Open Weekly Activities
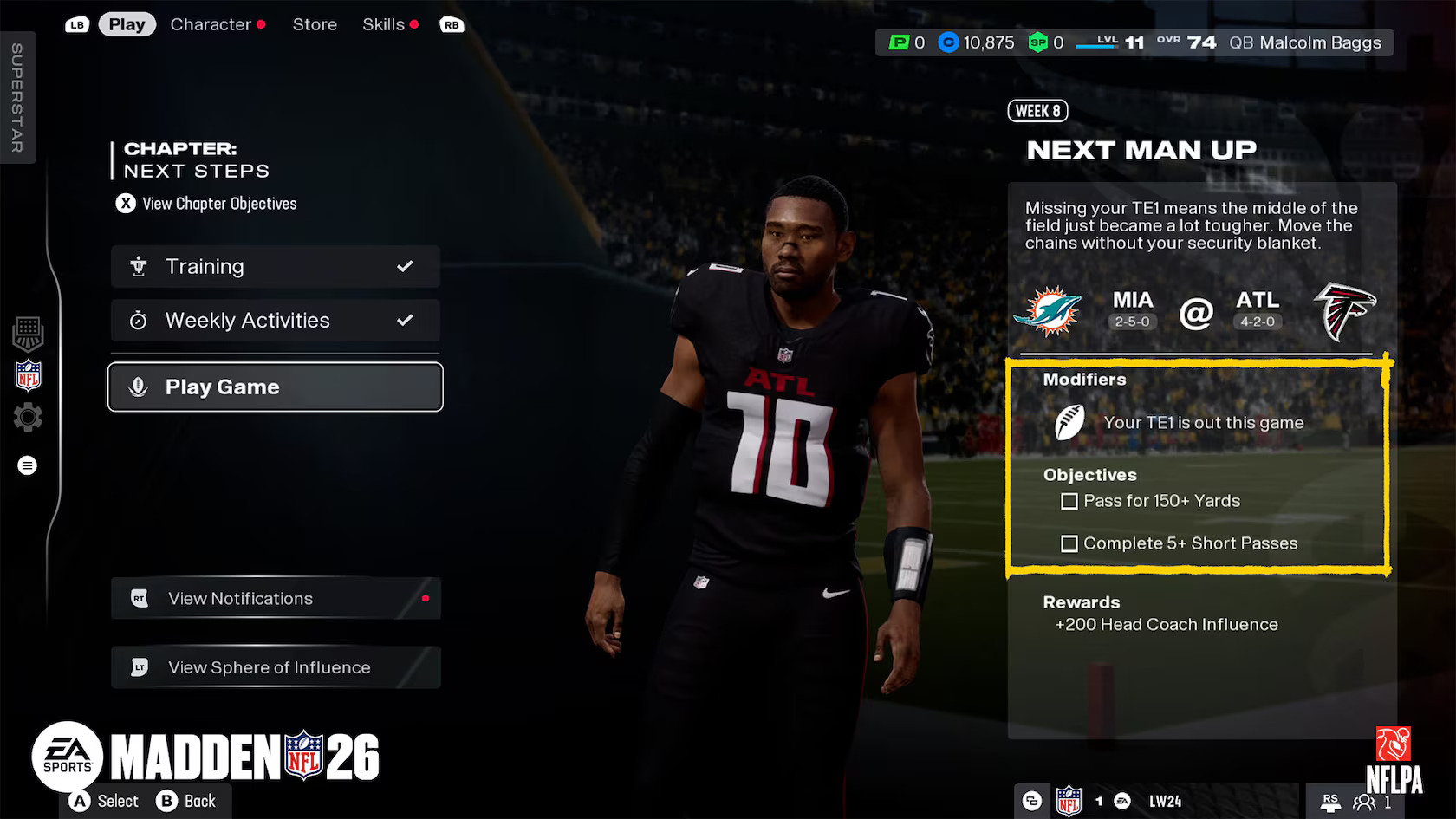The image size is (1456, 819). tap(275, 320)
